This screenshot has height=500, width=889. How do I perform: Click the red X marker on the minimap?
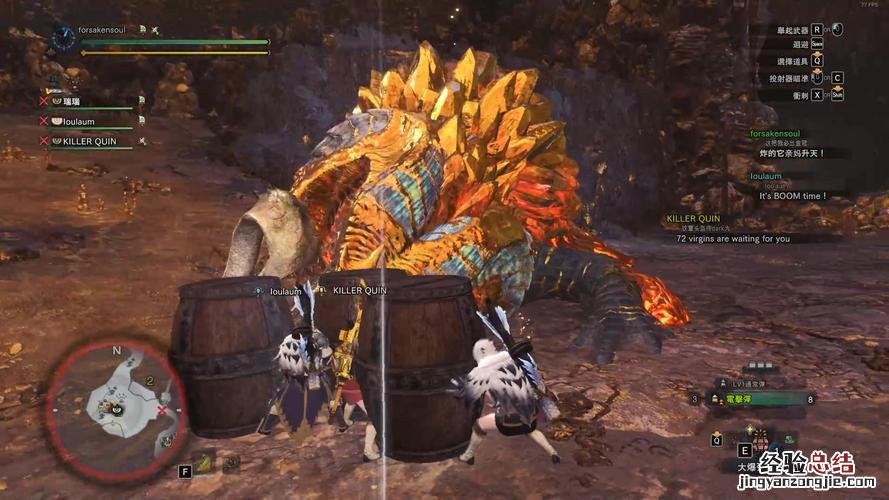click(162, 410)
